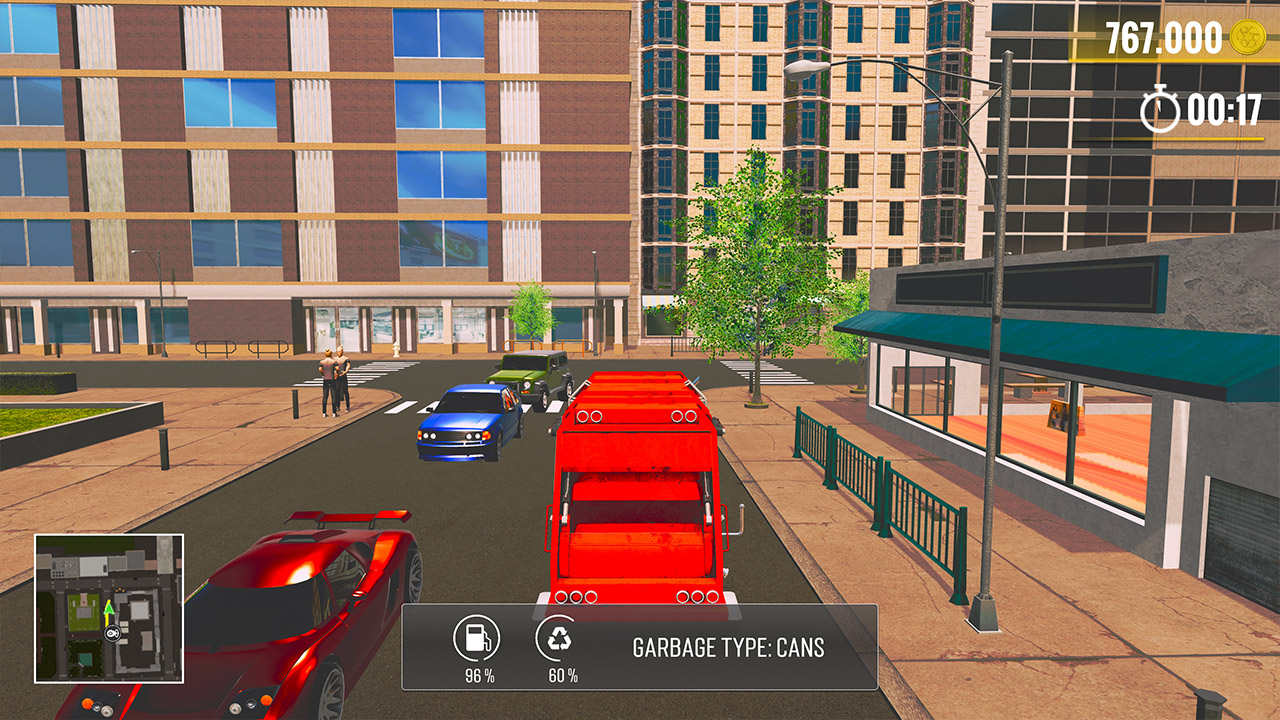Click the GARBAGE TYPE: CANS banner
1280x720 pixels.
pyautogui.click(x=730, y=647)
